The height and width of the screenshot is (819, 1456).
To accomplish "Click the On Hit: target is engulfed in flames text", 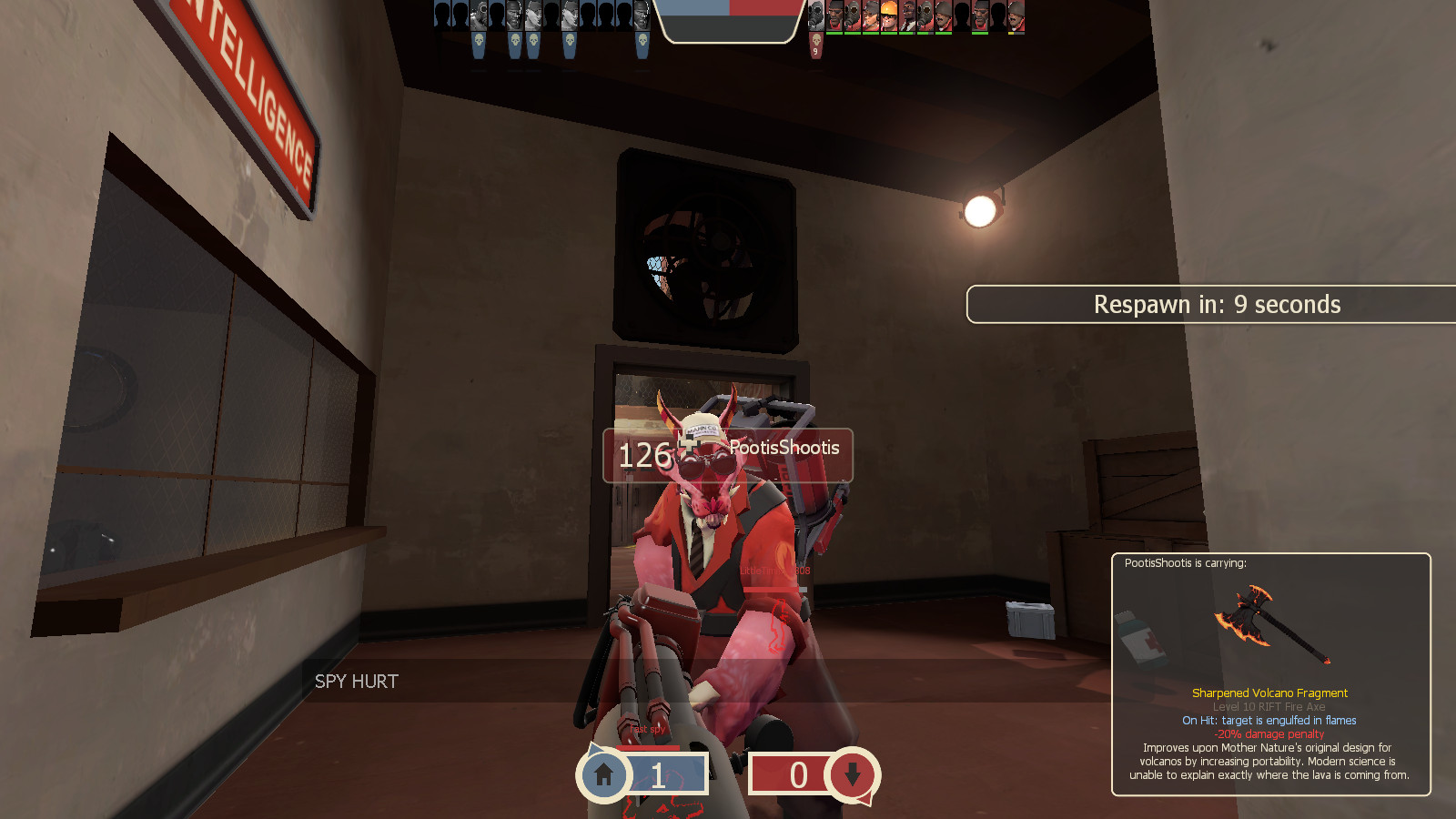I will tap(1269, 720).
